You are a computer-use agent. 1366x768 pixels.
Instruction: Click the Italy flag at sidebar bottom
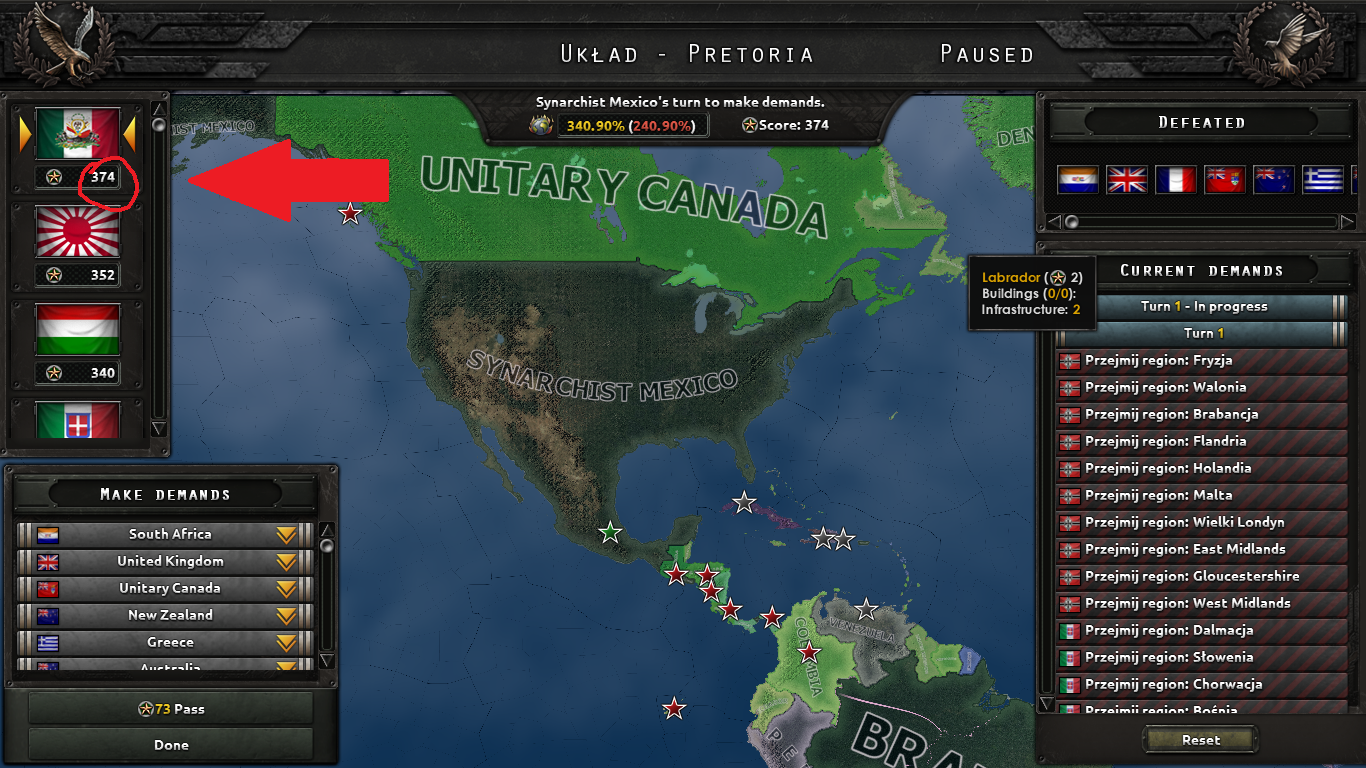click(x=77, y=420)
